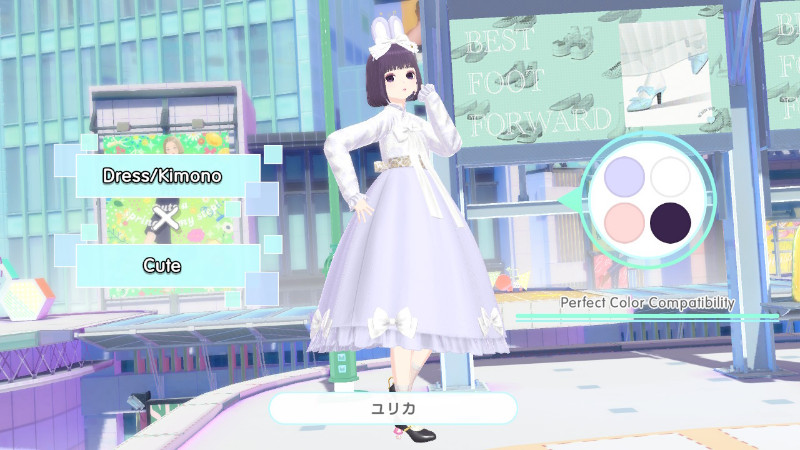Viewport: 800px width, 450px height.
Task: Pick the white color swatch
Action: pos(670,178)
